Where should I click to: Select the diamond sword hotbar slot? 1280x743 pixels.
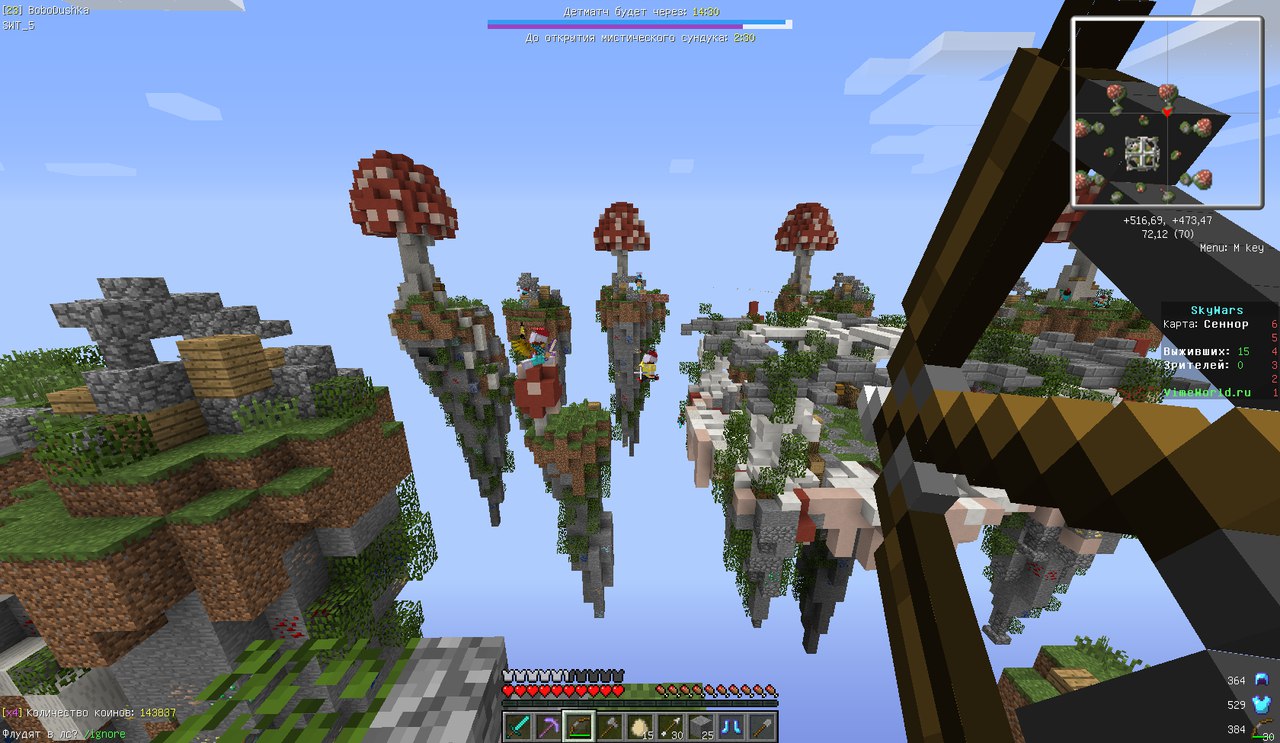tap(518, 725)
